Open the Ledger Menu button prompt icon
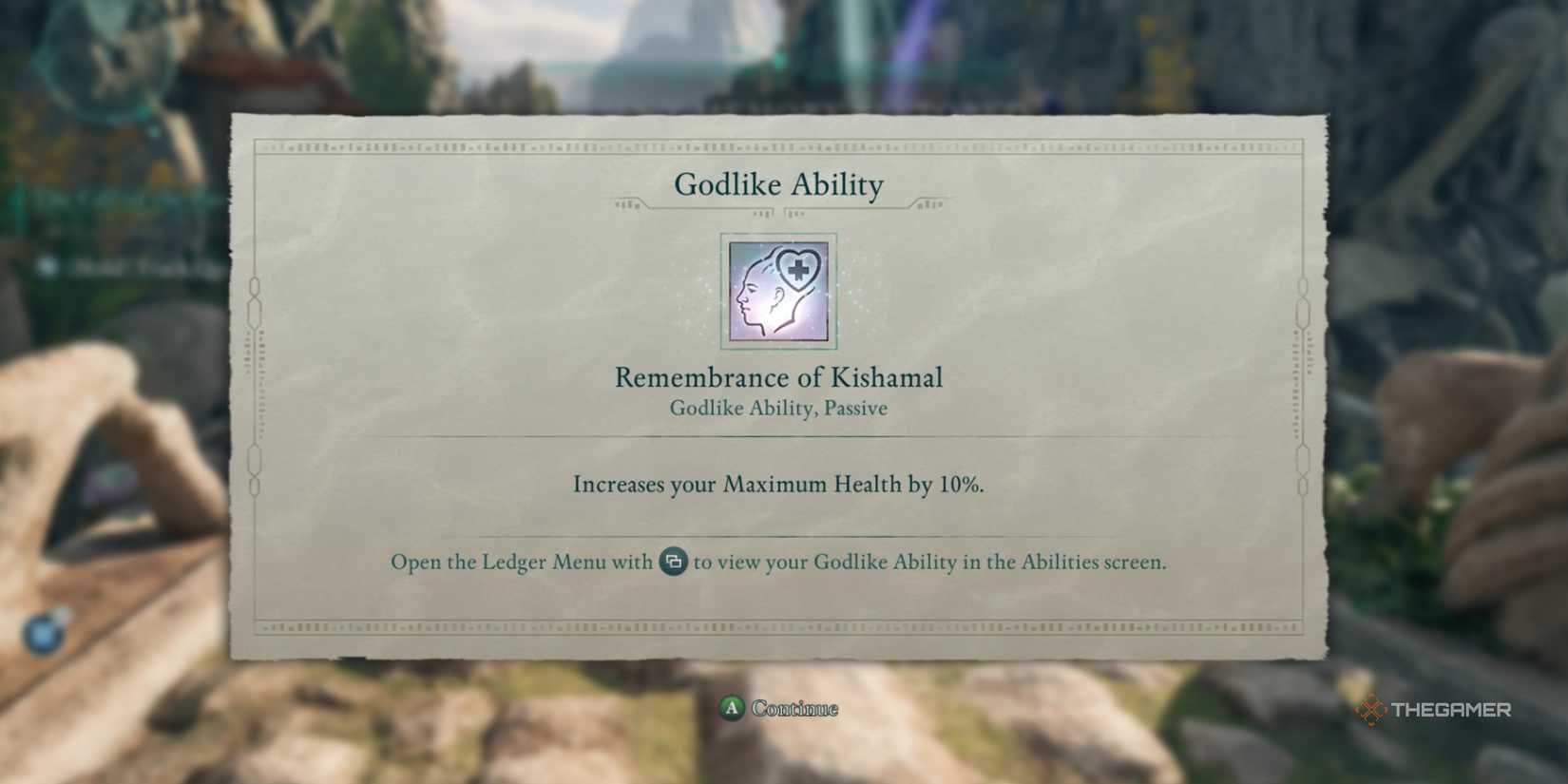 pyautogui.click(x=672, y=562)
